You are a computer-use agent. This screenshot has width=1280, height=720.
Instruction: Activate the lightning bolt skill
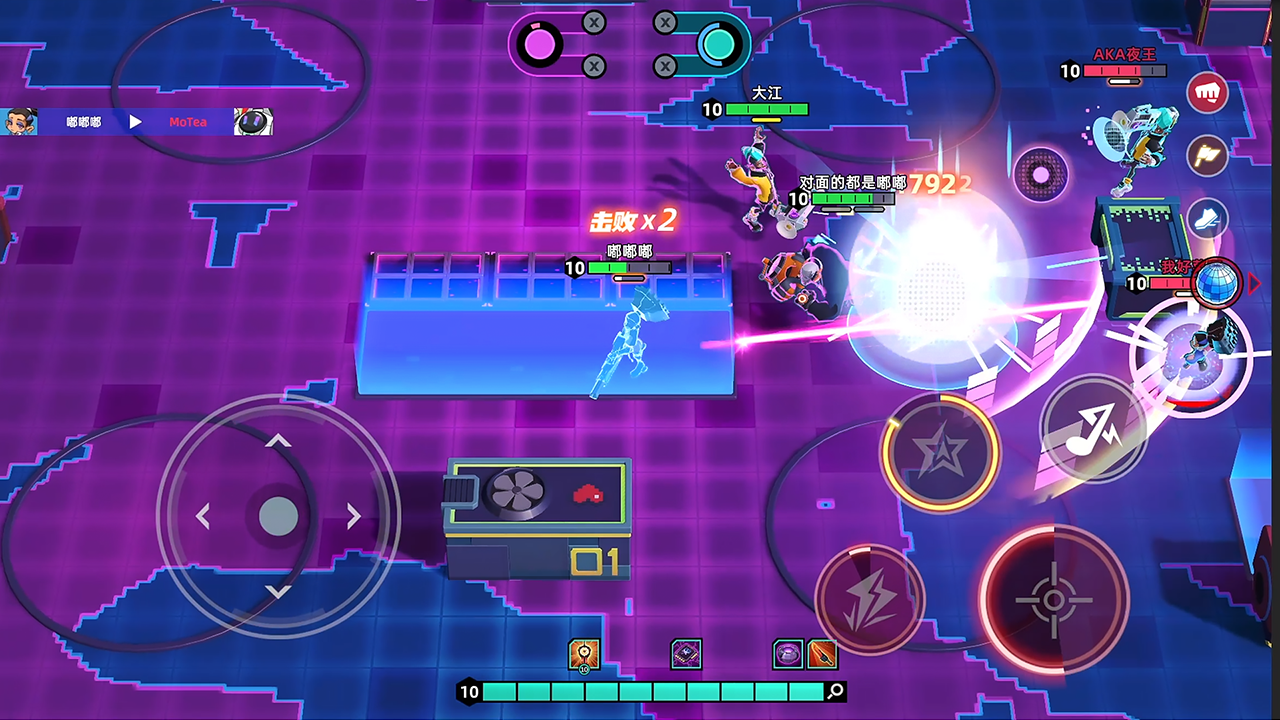(x=869, y=599)
